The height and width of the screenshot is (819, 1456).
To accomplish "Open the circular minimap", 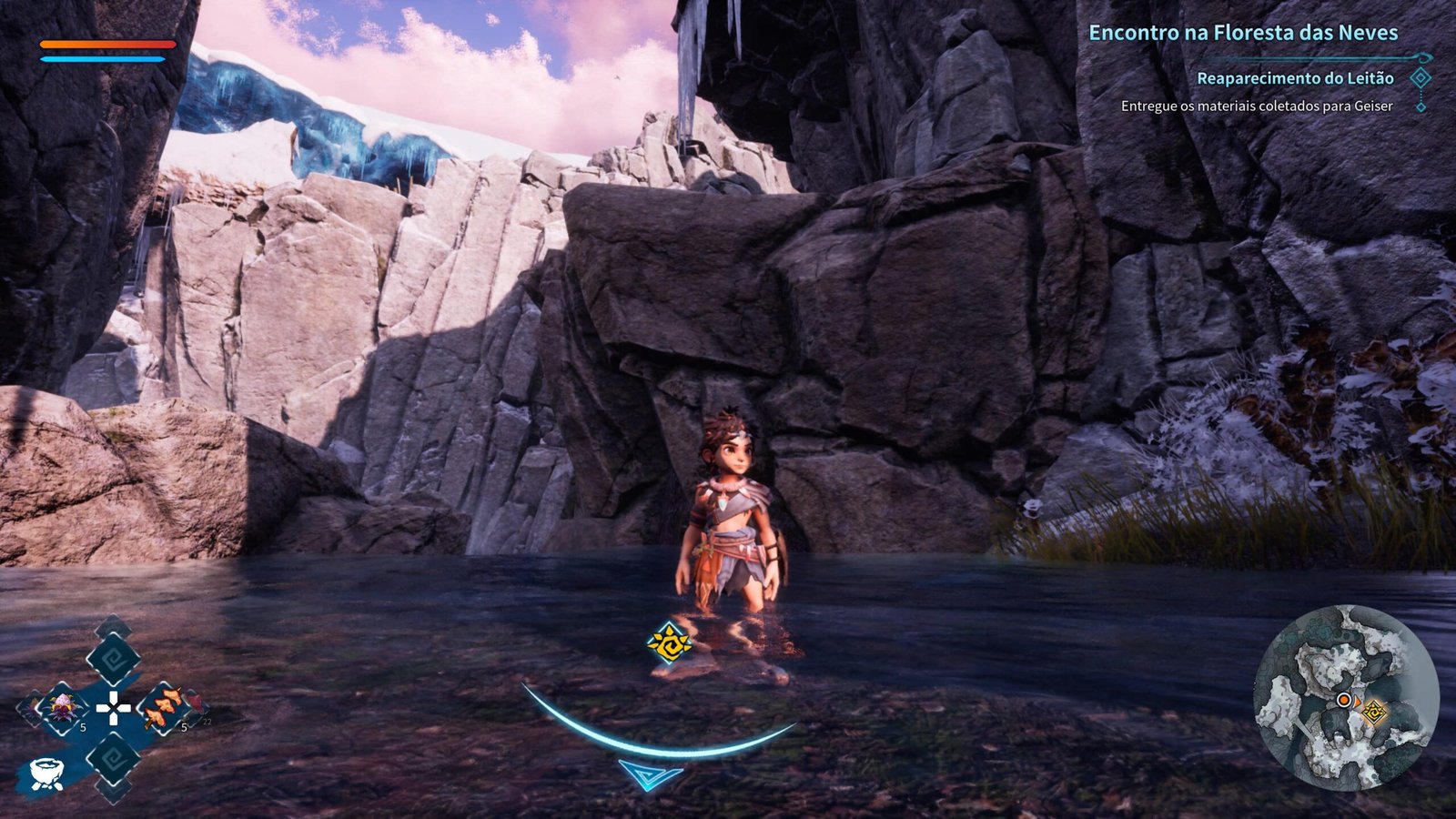I will [1345, 699].
